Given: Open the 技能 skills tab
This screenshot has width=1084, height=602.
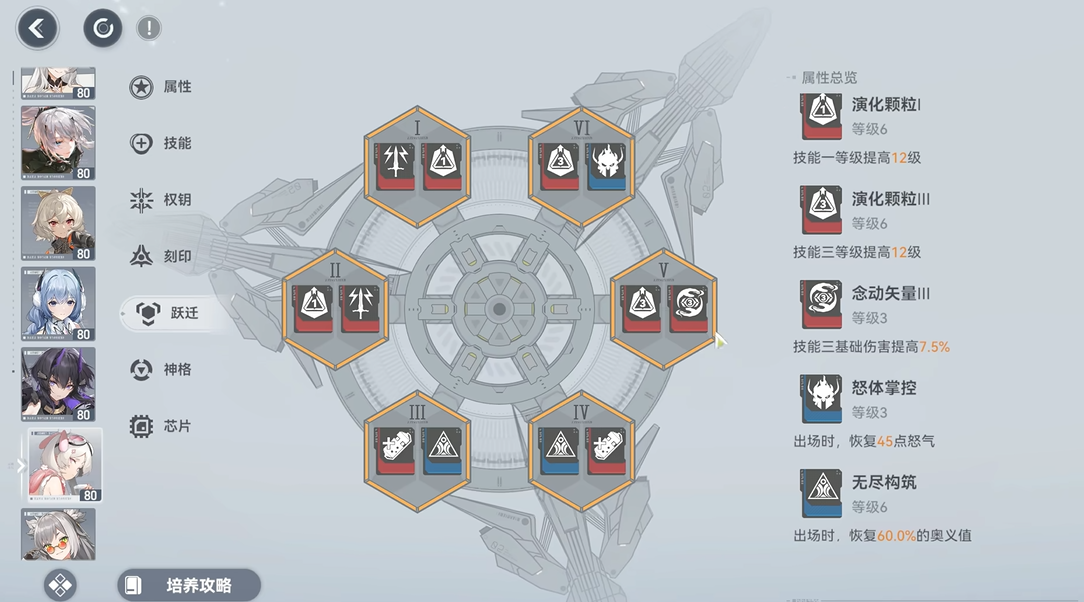Looking at the screenshot, I should click(x=162, y=143).
